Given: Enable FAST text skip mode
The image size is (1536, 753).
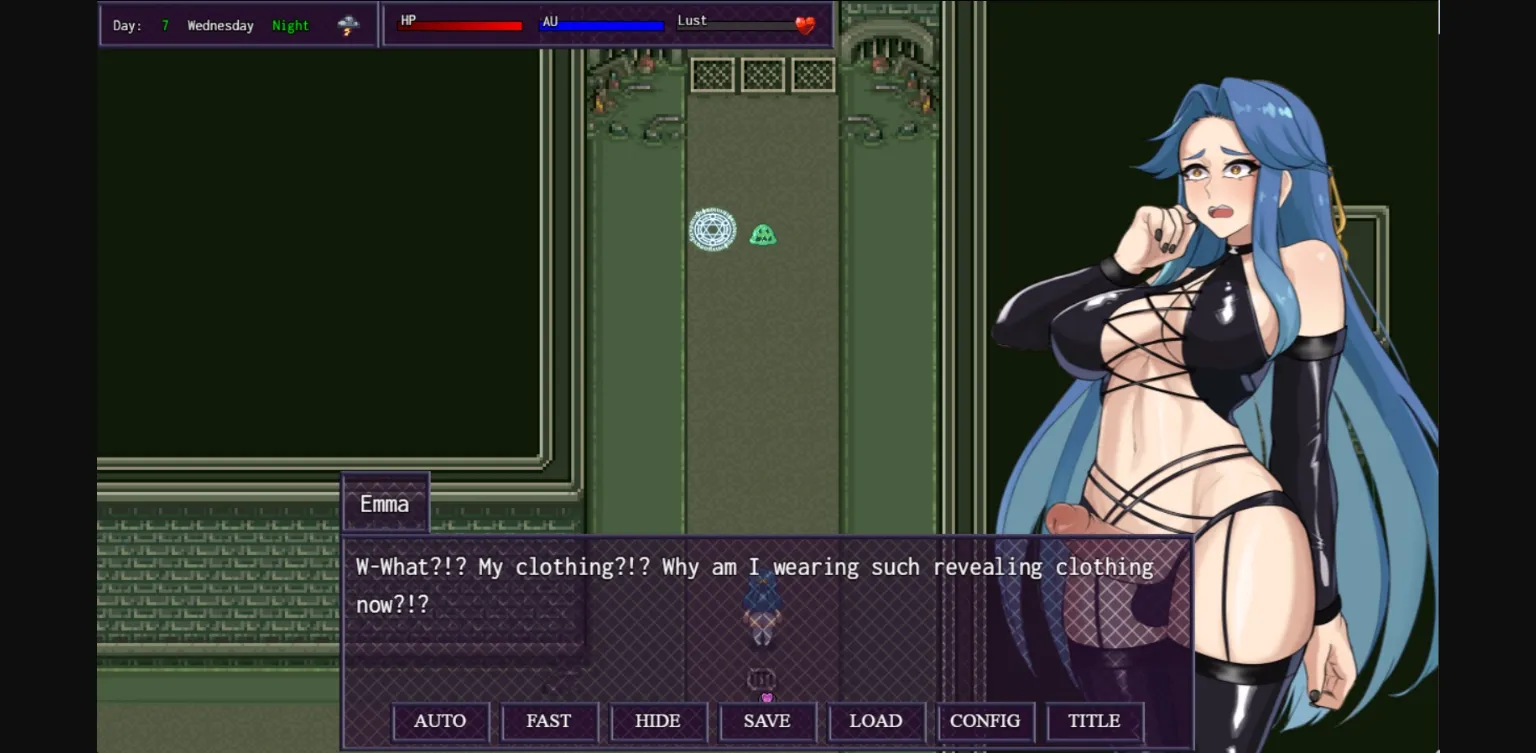Looking at the screenshot, I should click(x=549, y=721).
